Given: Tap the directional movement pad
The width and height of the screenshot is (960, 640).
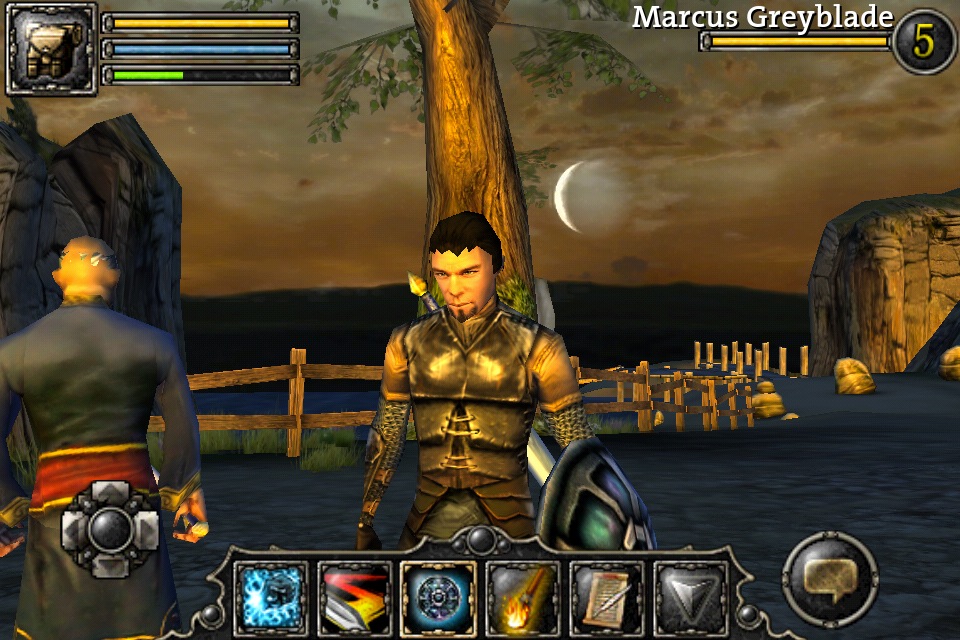Looking at the screenshot, I should [110, 528].
